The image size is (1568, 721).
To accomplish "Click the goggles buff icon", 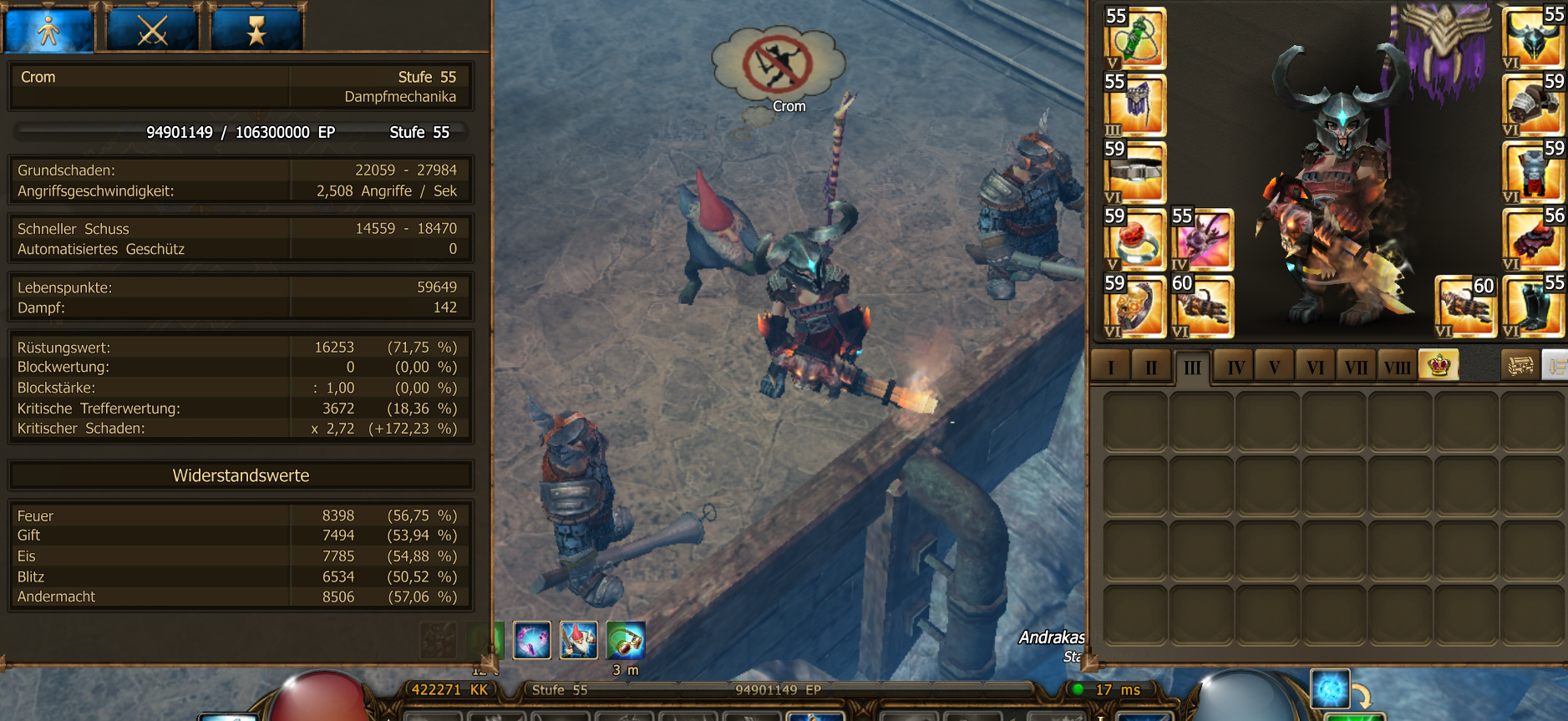I will (626, 641).
